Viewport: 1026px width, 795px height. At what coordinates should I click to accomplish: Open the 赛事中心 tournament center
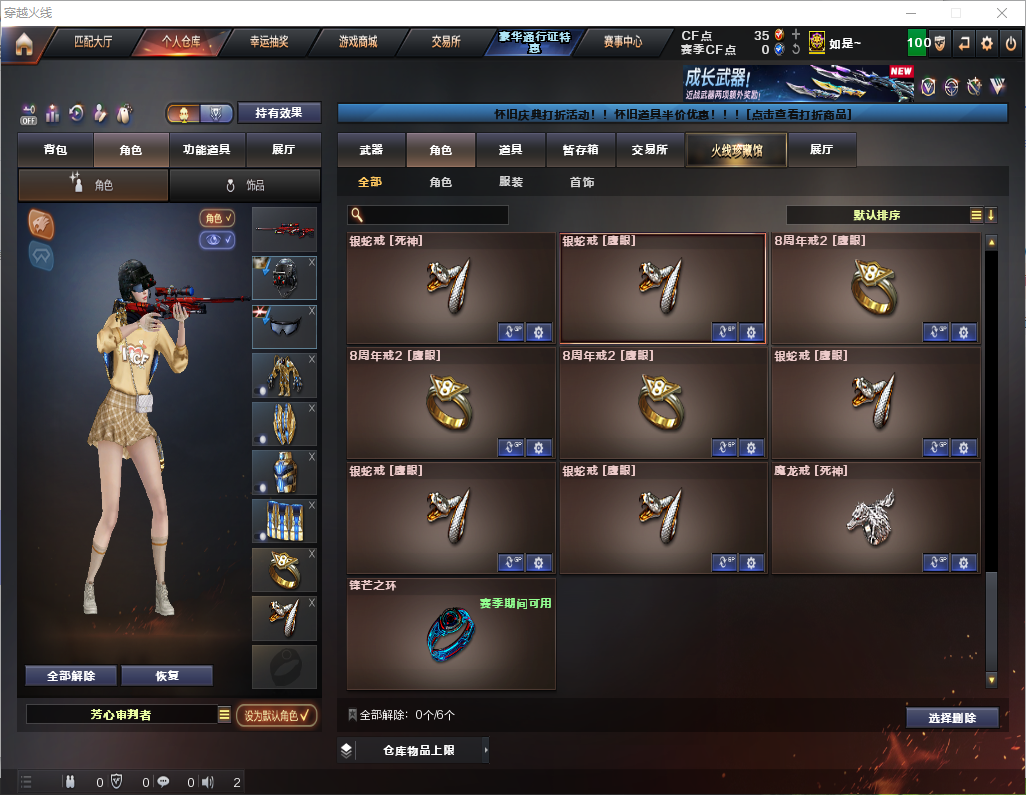622,42
